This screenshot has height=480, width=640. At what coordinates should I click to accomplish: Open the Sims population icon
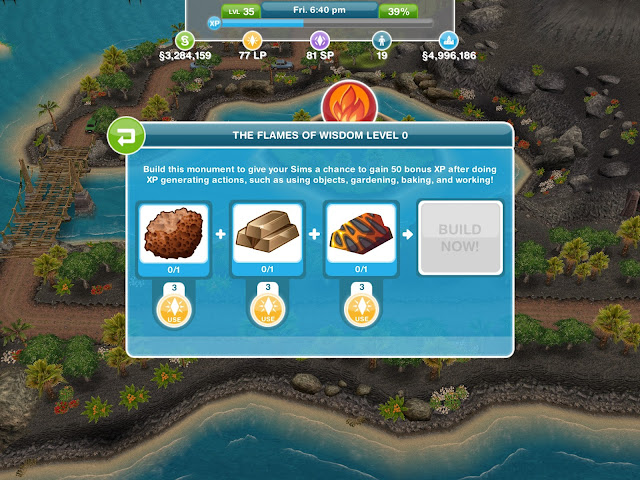[380, 40]
